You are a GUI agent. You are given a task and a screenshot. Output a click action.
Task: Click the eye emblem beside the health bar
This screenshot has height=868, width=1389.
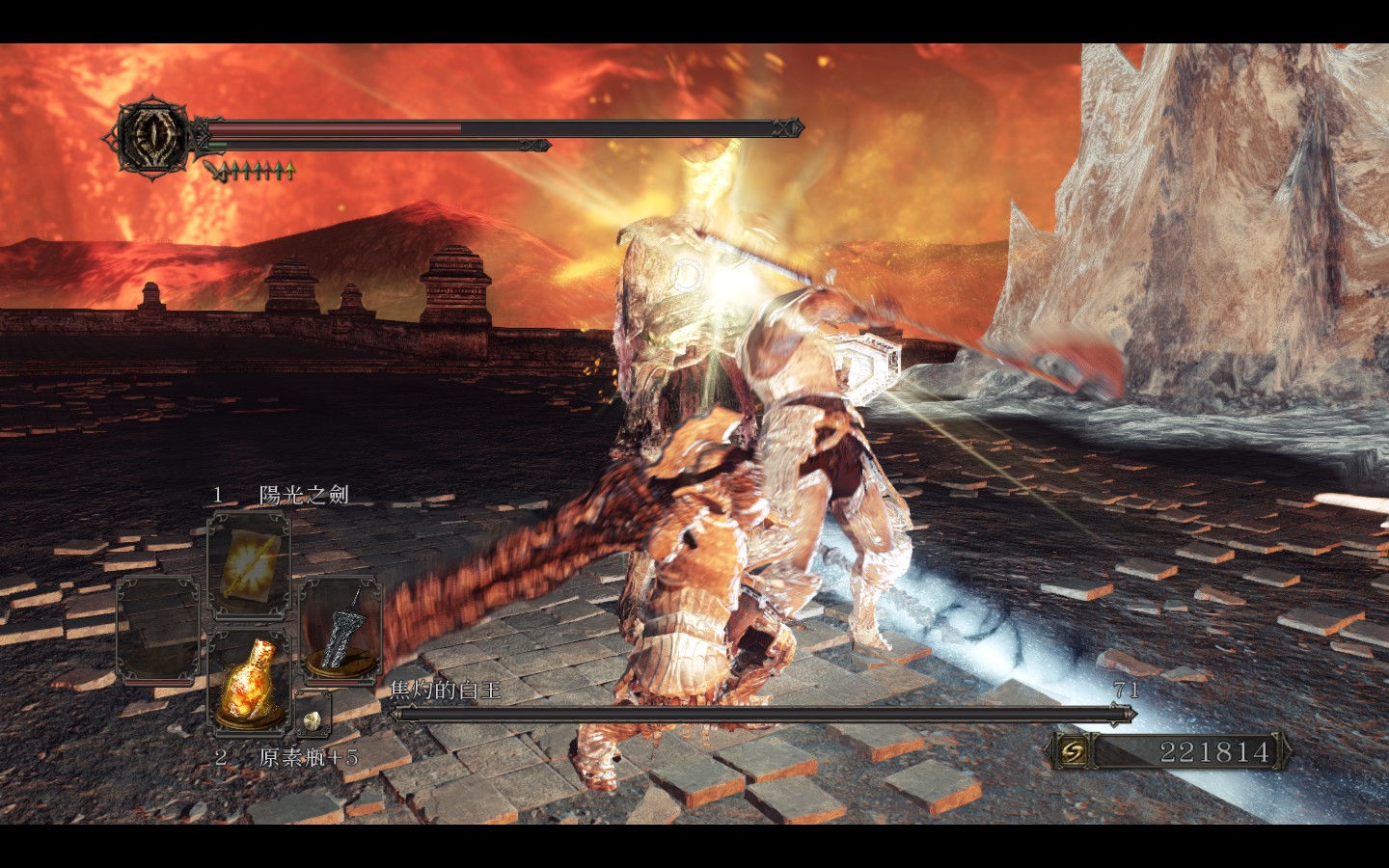[x=154, y=139]
